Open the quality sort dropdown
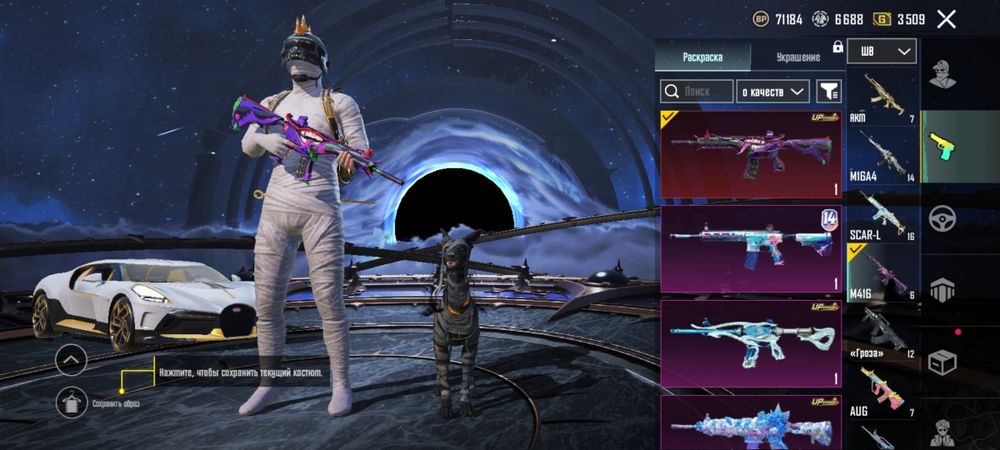Viewport: 1000px width, 450px height. pyautogui.click(x=772, y=91)
